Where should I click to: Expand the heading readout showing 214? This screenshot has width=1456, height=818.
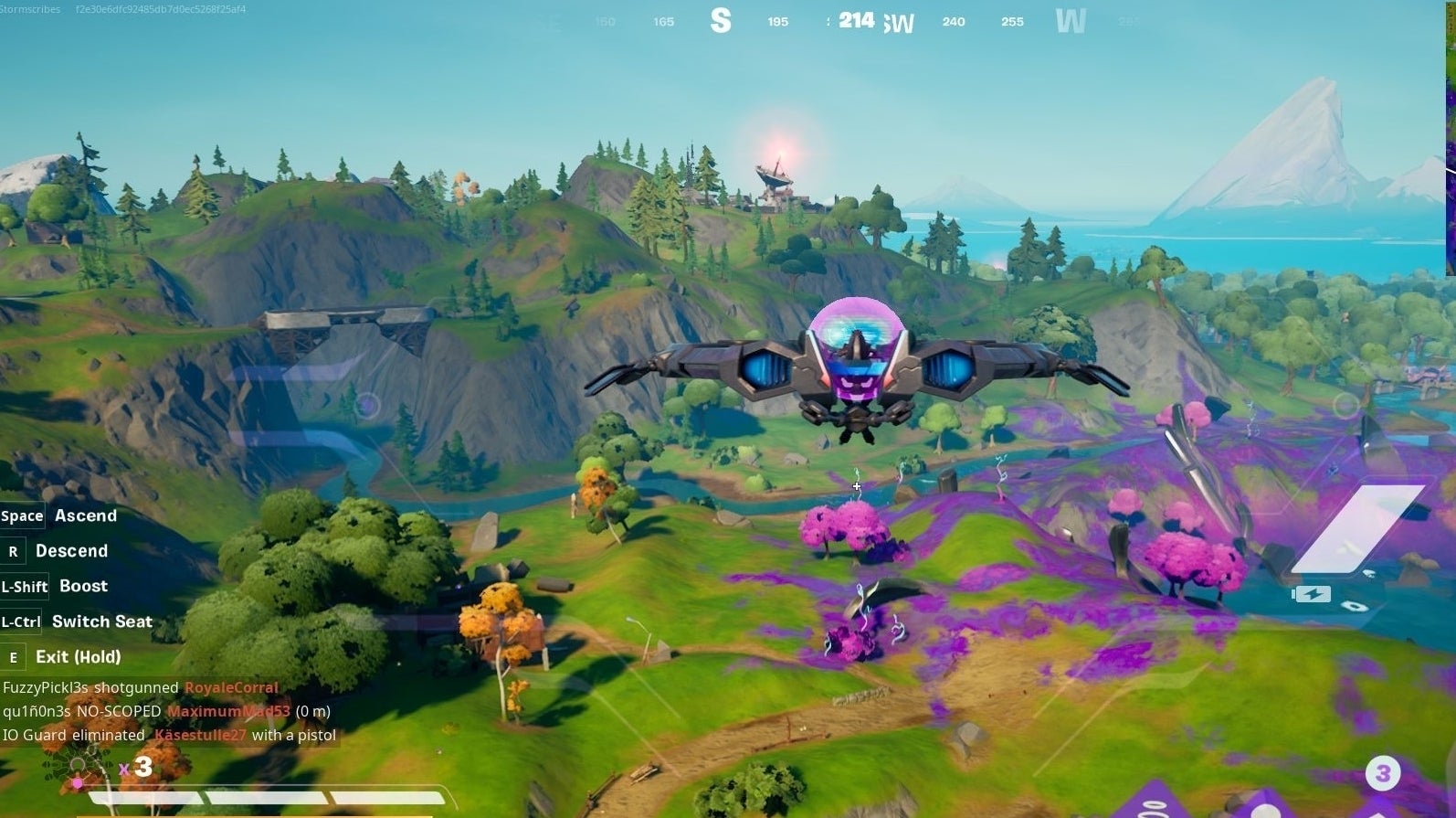(x=855, y=20)
